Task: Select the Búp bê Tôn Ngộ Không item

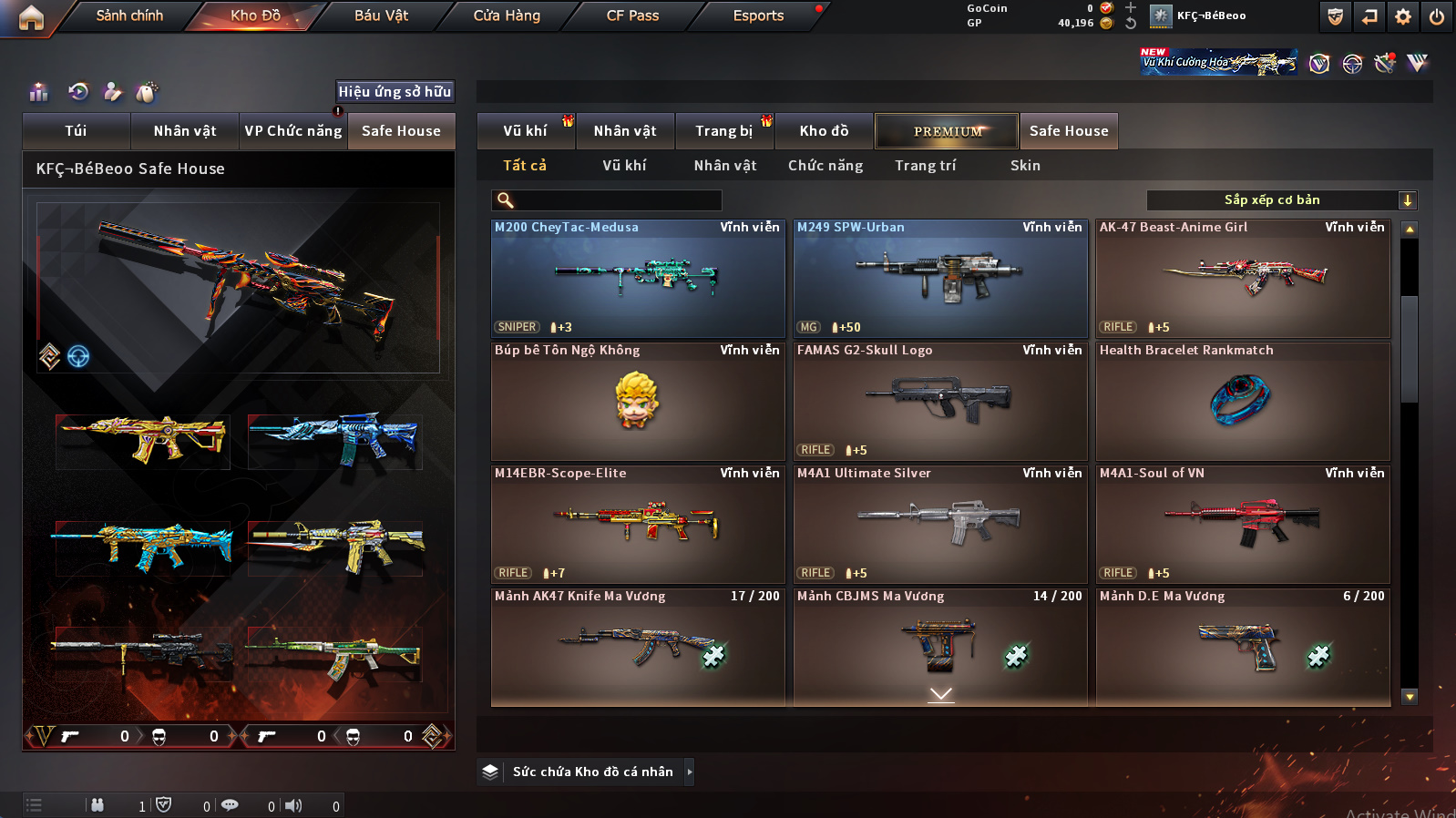Action: [x=638, y=402]
